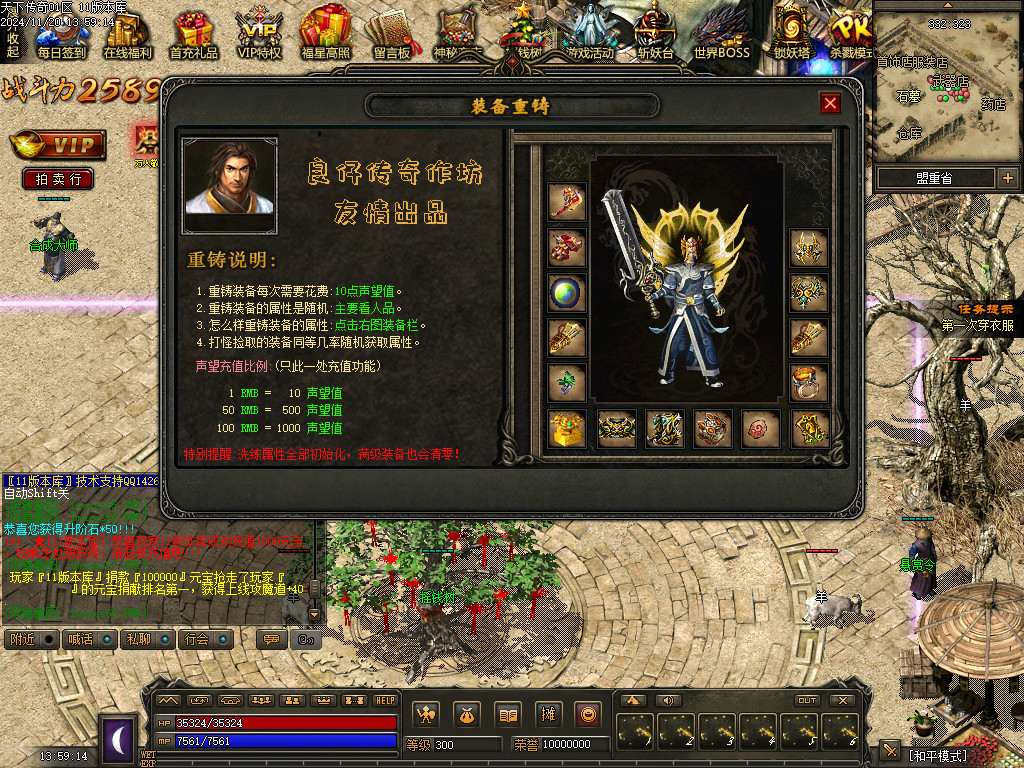The width and height of the screenshot is (1024, 768).
Task: Select the amber ring equipment slot
Action: click(x=809, y=383)
